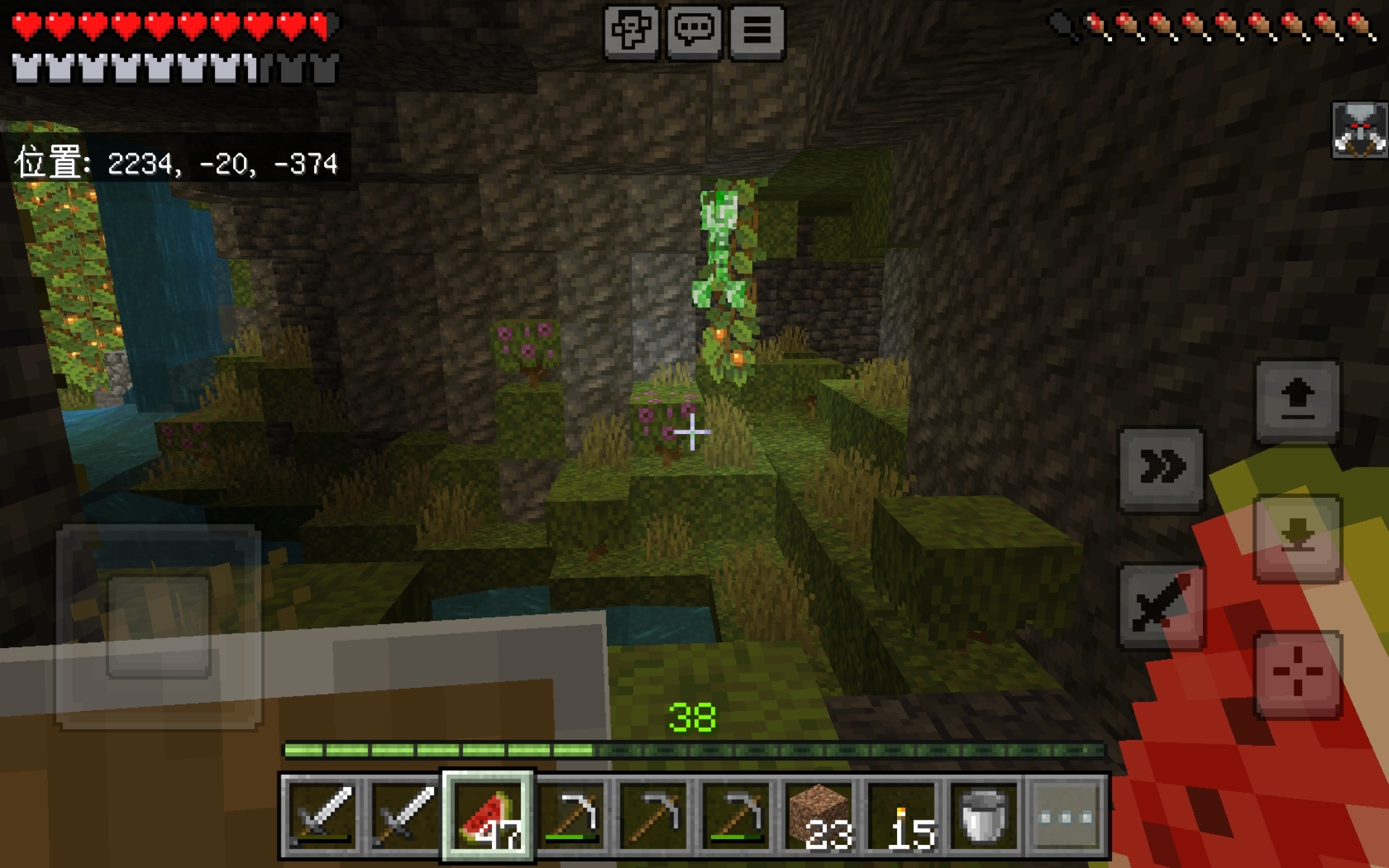Select the dirt block stack
The width and height of the screenshot is (1389, 868).
[821, 816]
